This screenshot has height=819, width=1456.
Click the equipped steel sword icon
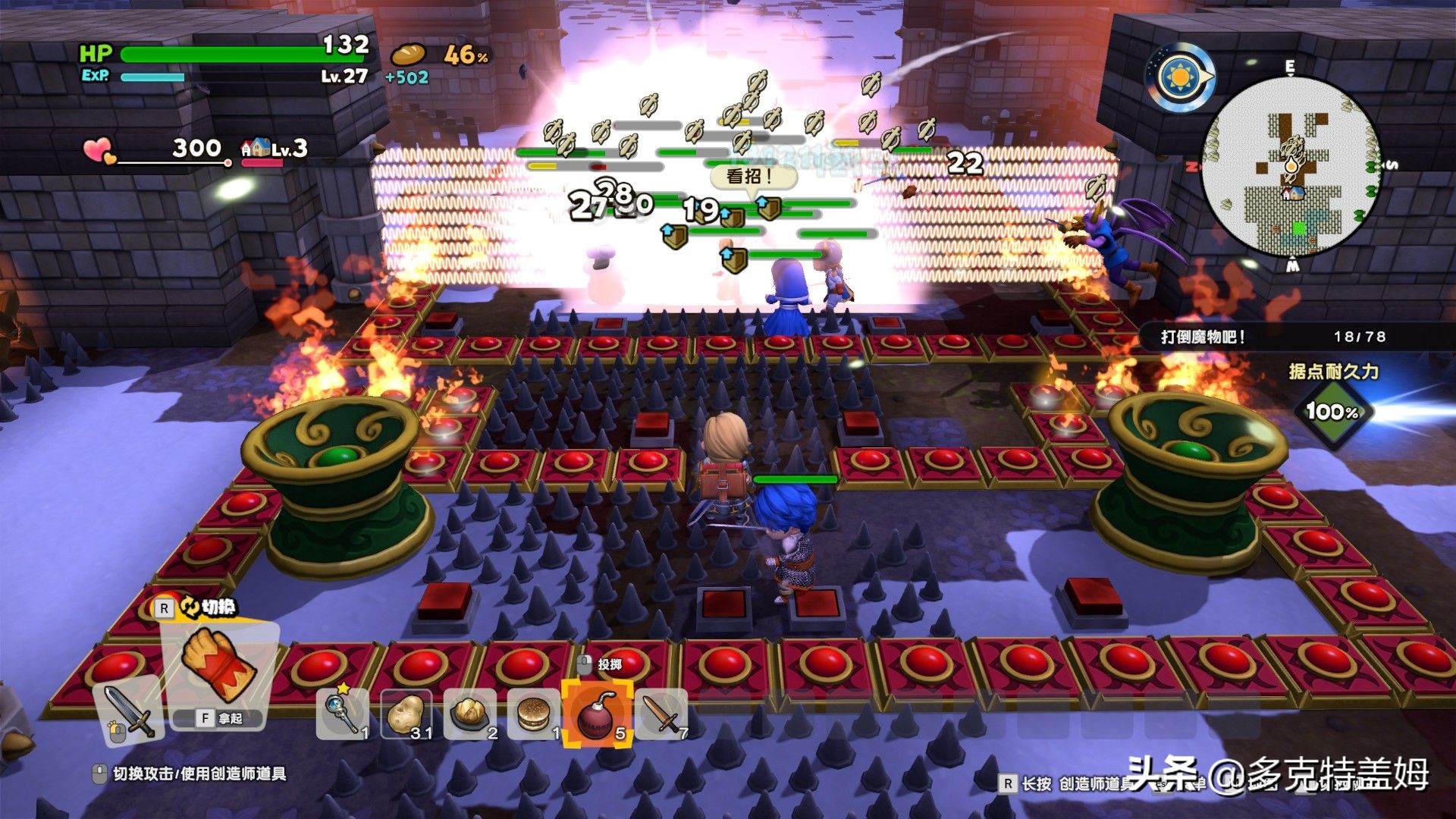pos(129,711)
